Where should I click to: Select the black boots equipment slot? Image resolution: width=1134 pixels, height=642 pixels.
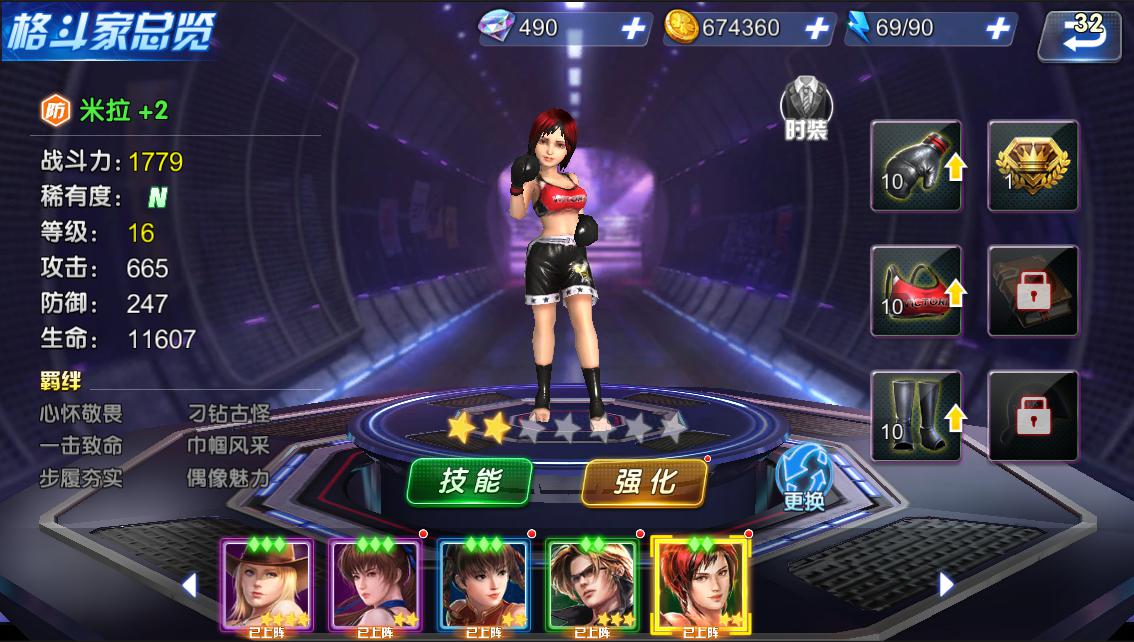tap(915, 416)
